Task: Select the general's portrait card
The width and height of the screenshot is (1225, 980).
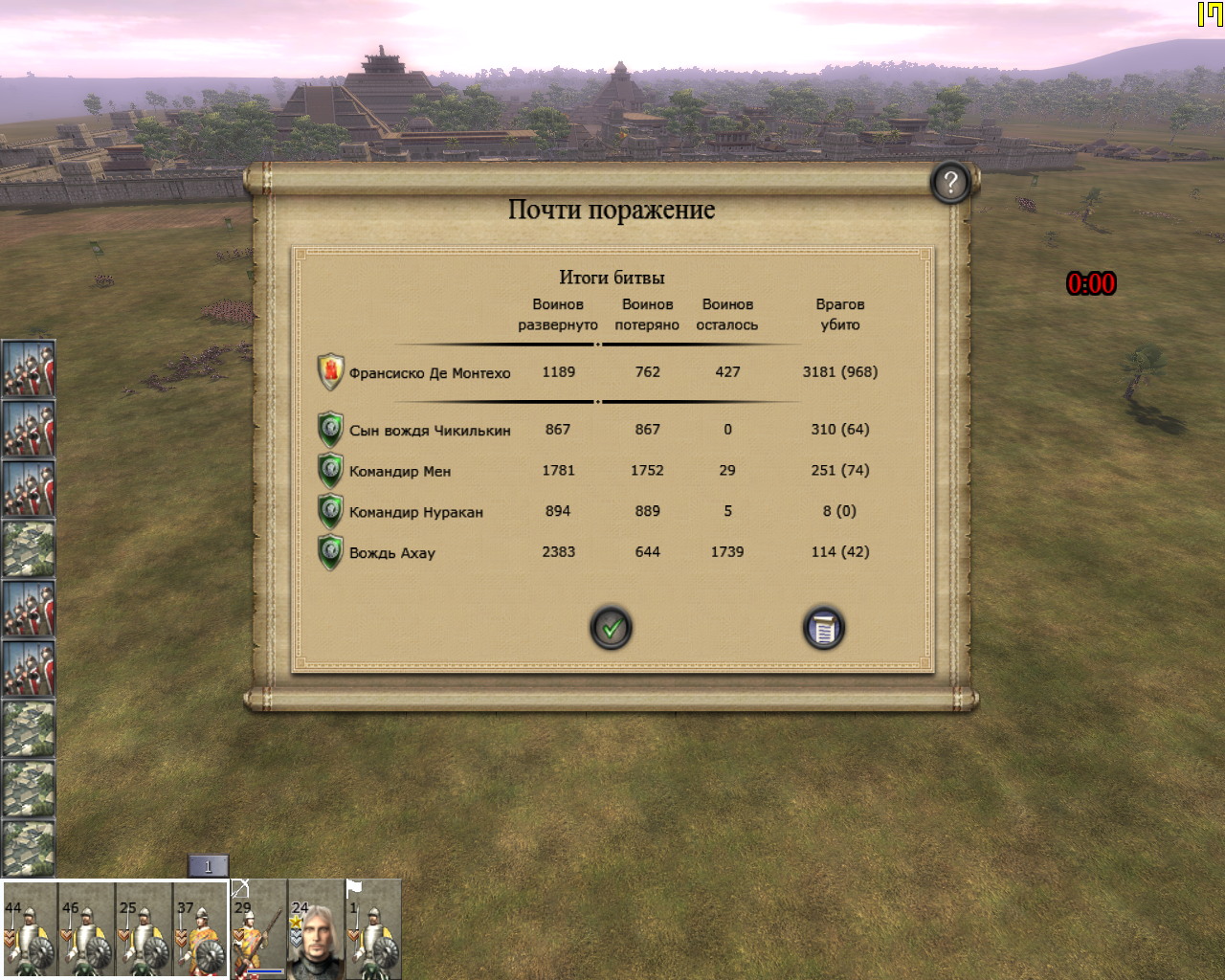Action: (x=316, y=929)
